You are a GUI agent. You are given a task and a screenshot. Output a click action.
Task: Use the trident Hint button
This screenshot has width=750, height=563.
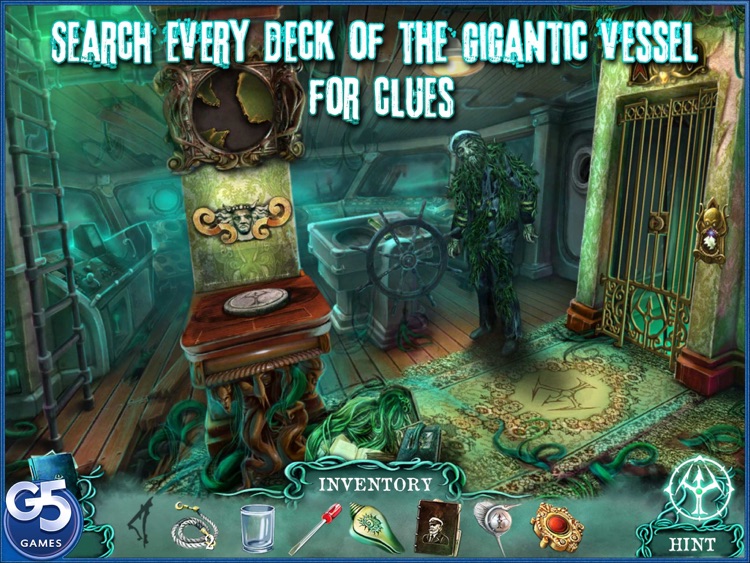point(698,494)
